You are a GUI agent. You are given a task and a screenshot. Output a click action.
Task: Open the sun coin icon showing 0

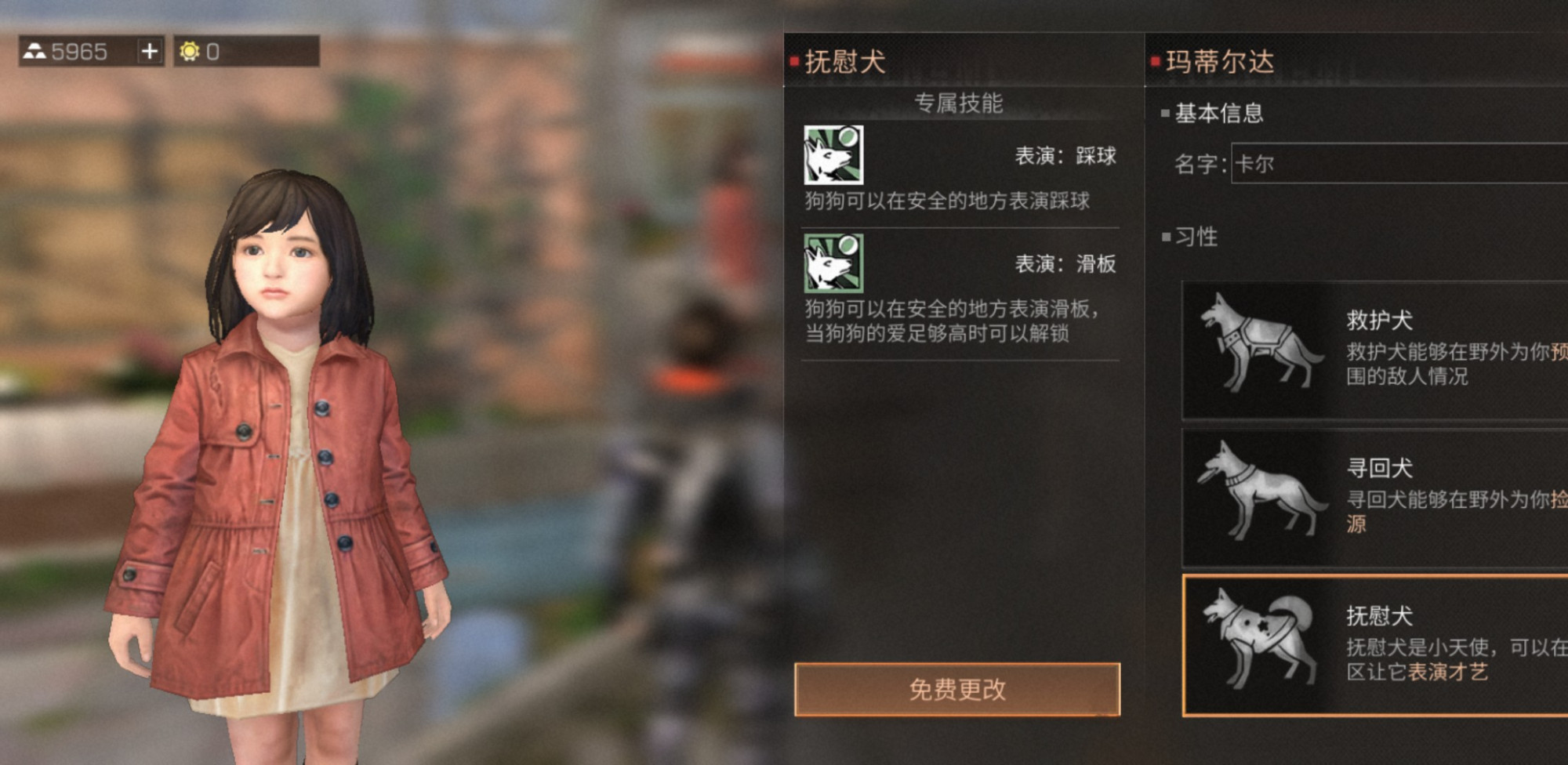click(187, 52)
